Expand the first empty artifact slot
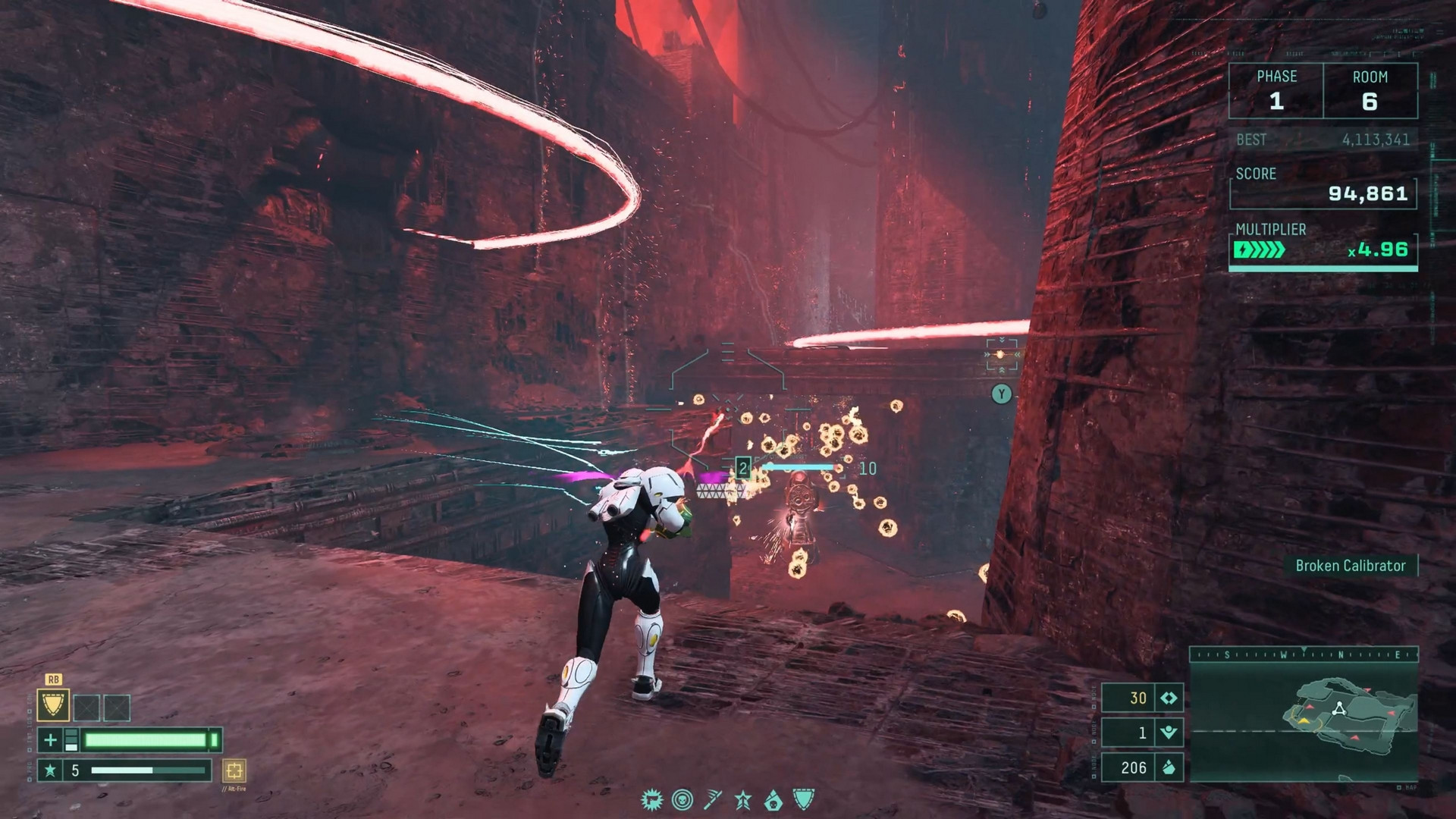 86,708
